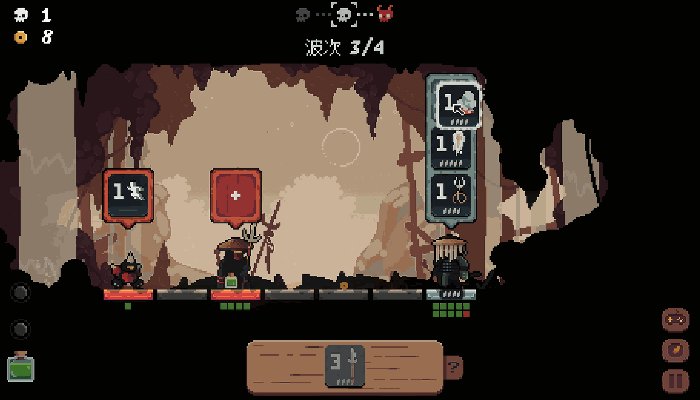This screenshot has height=400, width=700.
Task: Use the green potion bottle
Action: pos(19,367)
